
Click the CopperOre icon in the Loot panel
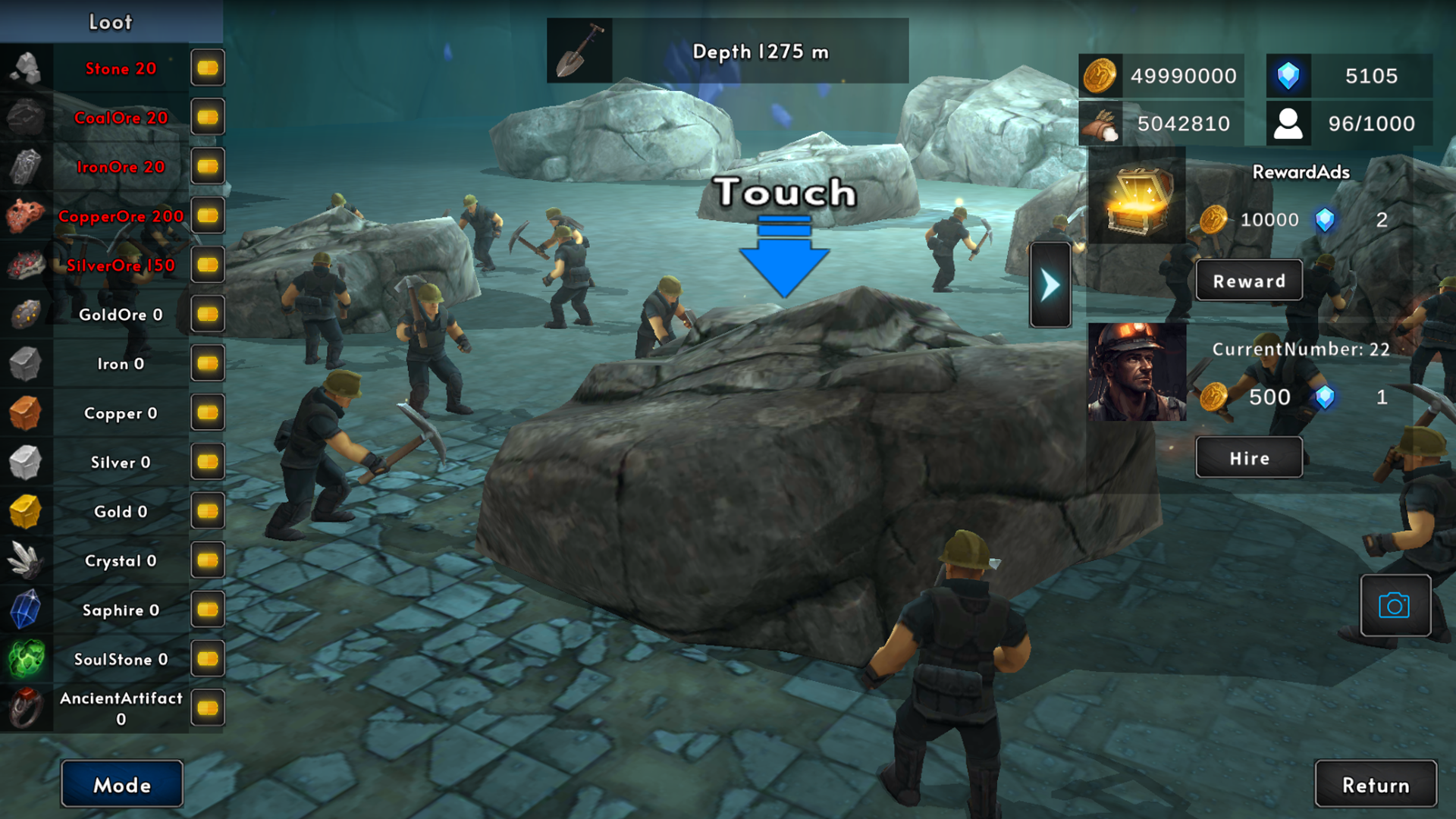pyautogui.click(x=26, y=216)
